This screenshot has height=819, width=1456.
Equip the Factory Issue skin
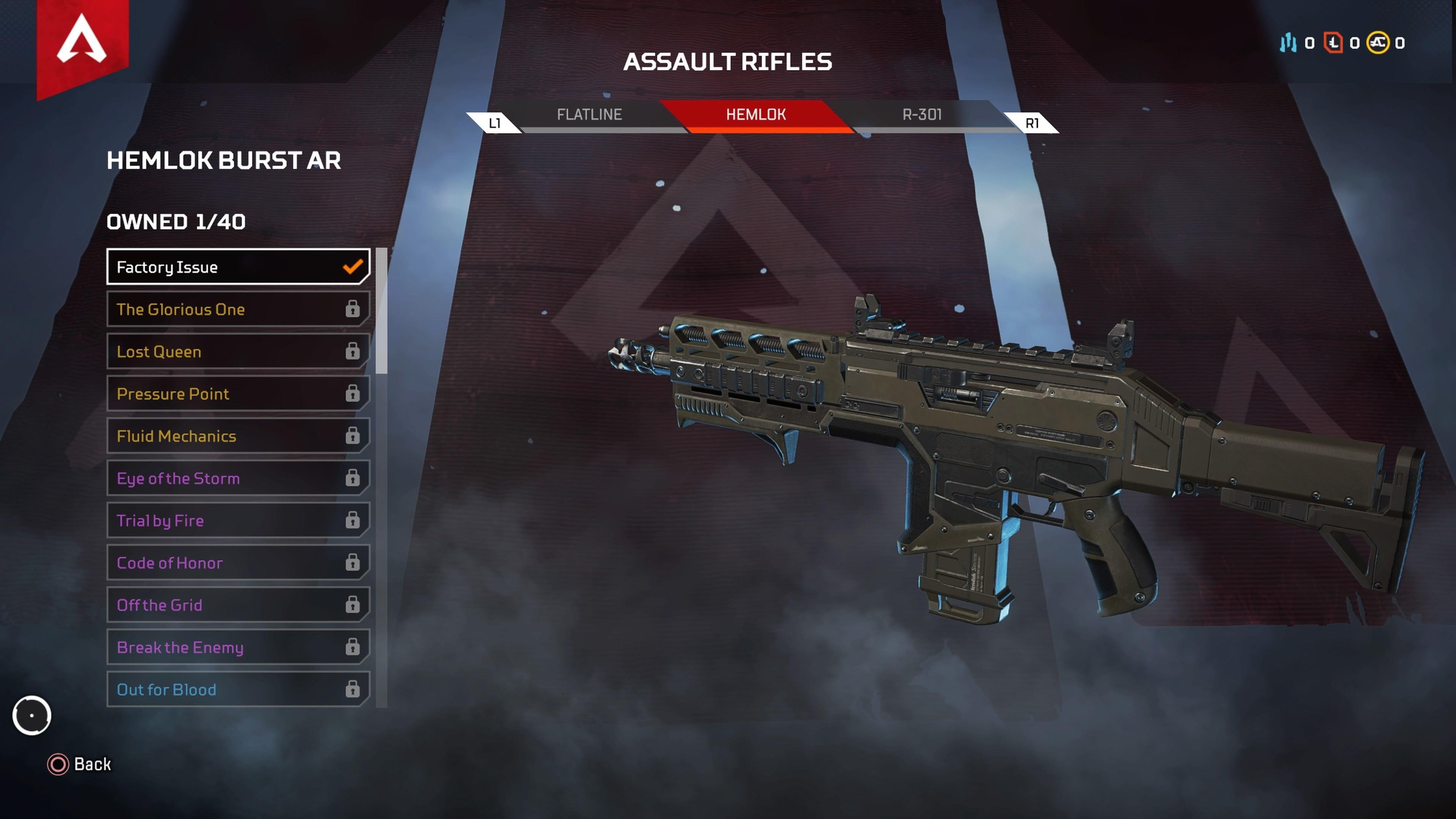[x=238, y=267]
